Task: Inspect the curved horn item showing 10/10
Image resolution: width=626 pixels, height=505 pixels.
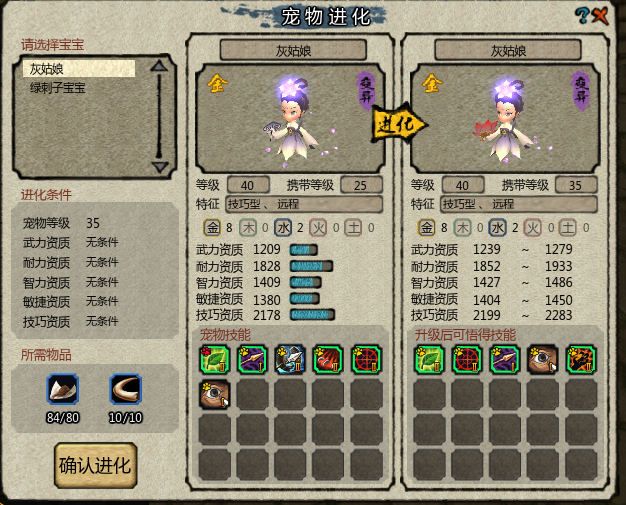Action: click(126, 390)
